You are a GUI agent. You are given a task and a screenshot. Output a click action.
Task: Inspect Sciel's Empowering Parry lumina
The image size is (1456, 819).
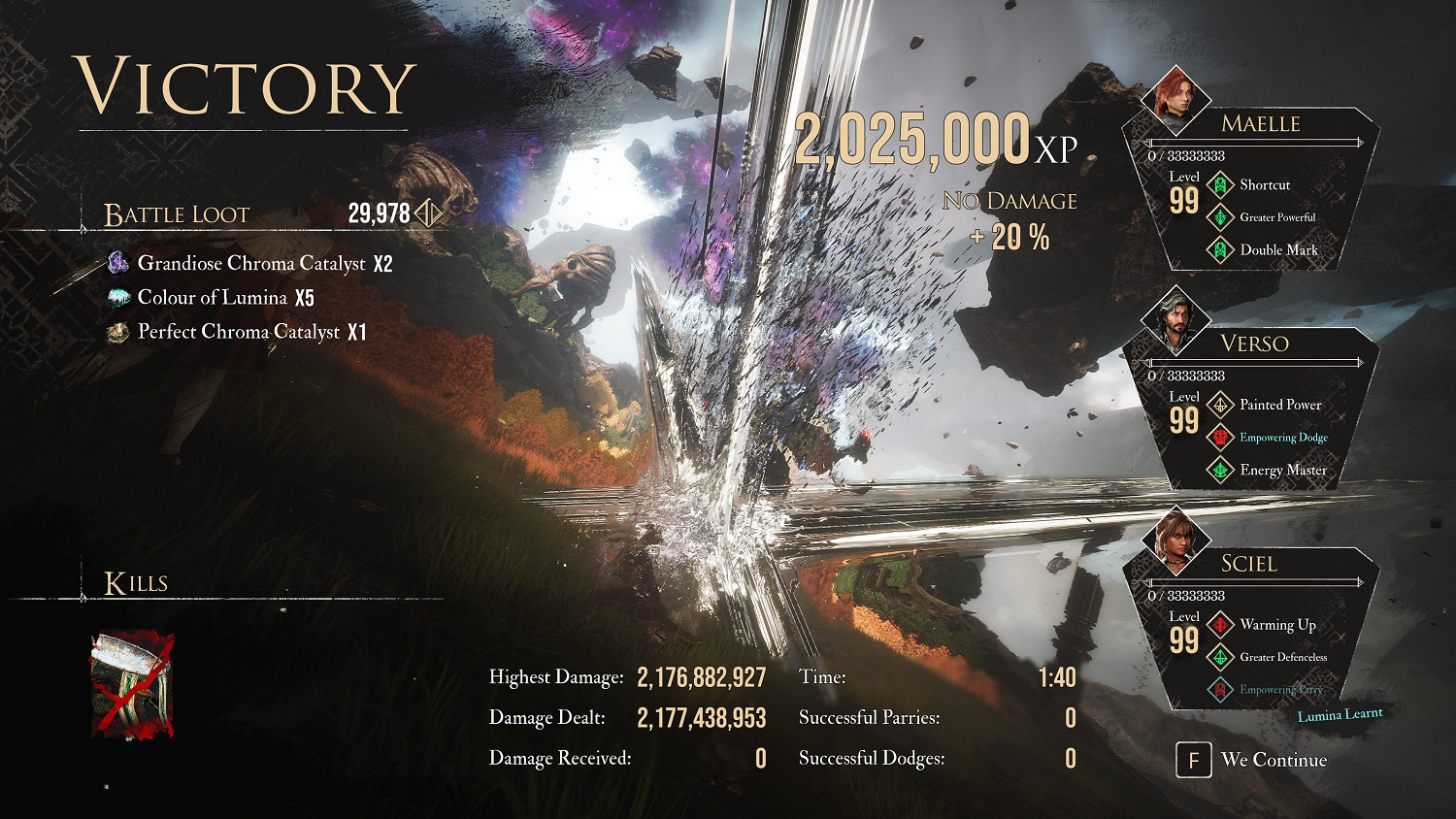[1279, 690]
